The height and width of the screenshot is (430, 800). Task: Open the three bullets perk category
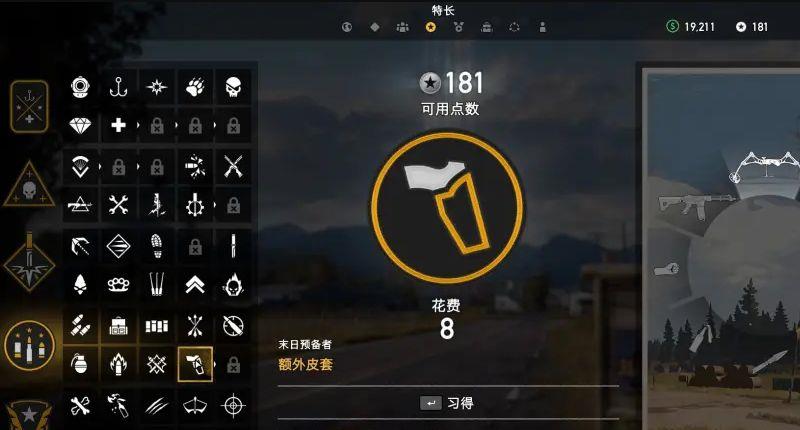30,345
